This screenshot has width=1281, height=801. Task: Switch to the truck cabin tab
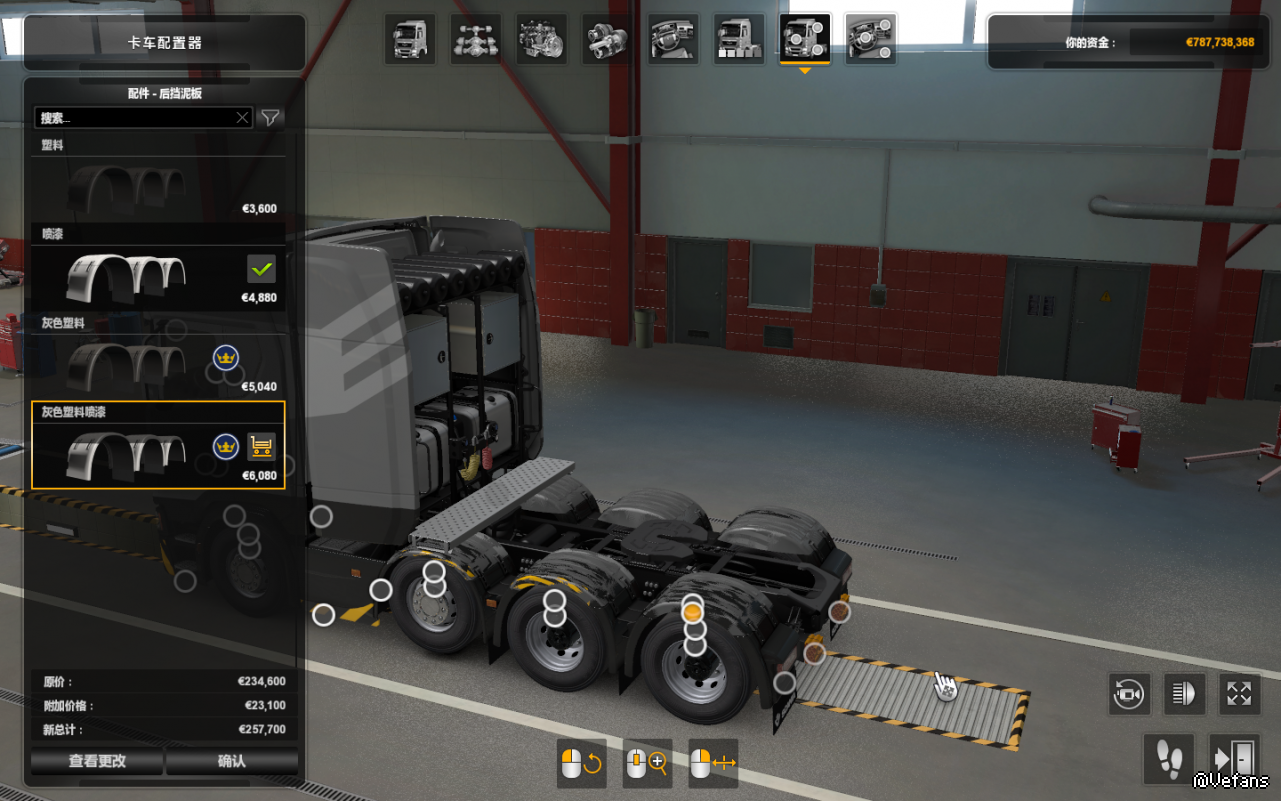click(x=410, y=39)
